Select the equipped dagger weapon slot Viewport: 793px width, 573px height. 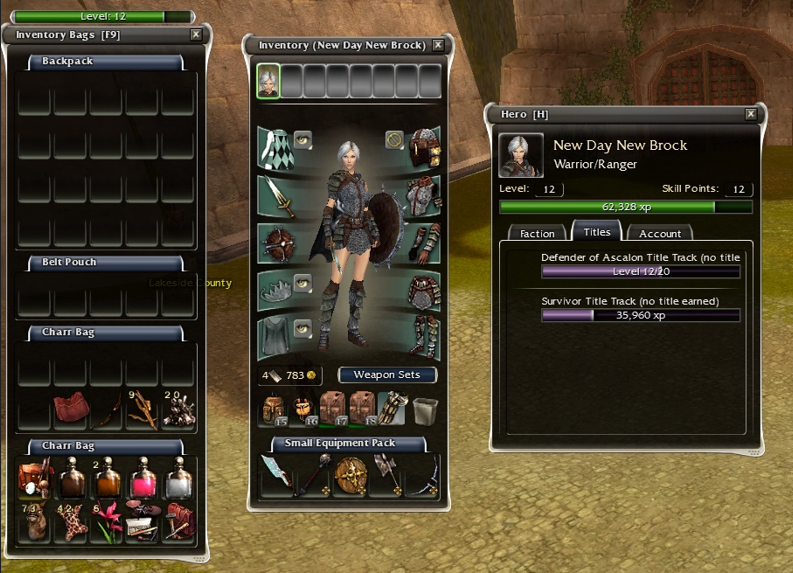coord(282,197)
